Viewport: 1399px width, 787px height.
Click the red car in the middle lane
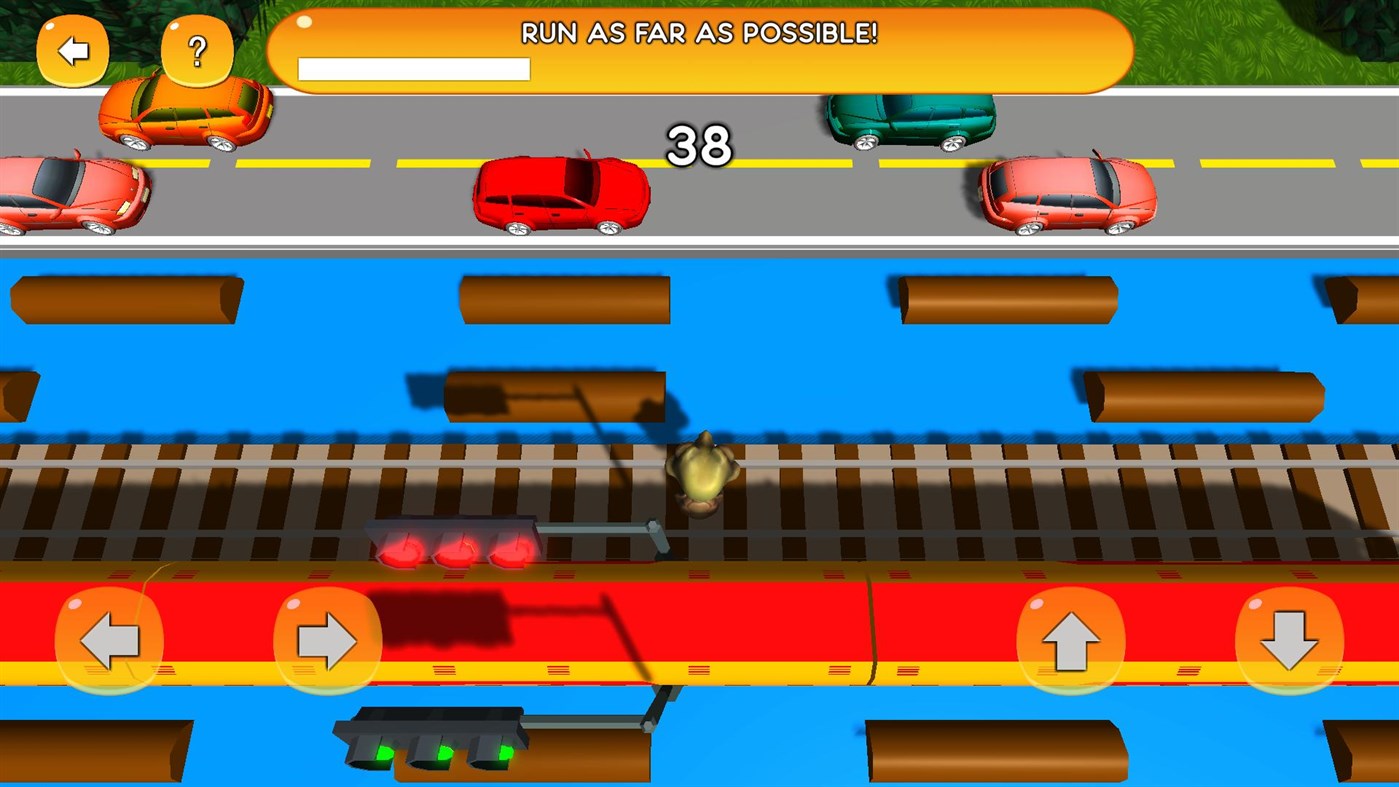pyautogui.click(x=561, y=192)
